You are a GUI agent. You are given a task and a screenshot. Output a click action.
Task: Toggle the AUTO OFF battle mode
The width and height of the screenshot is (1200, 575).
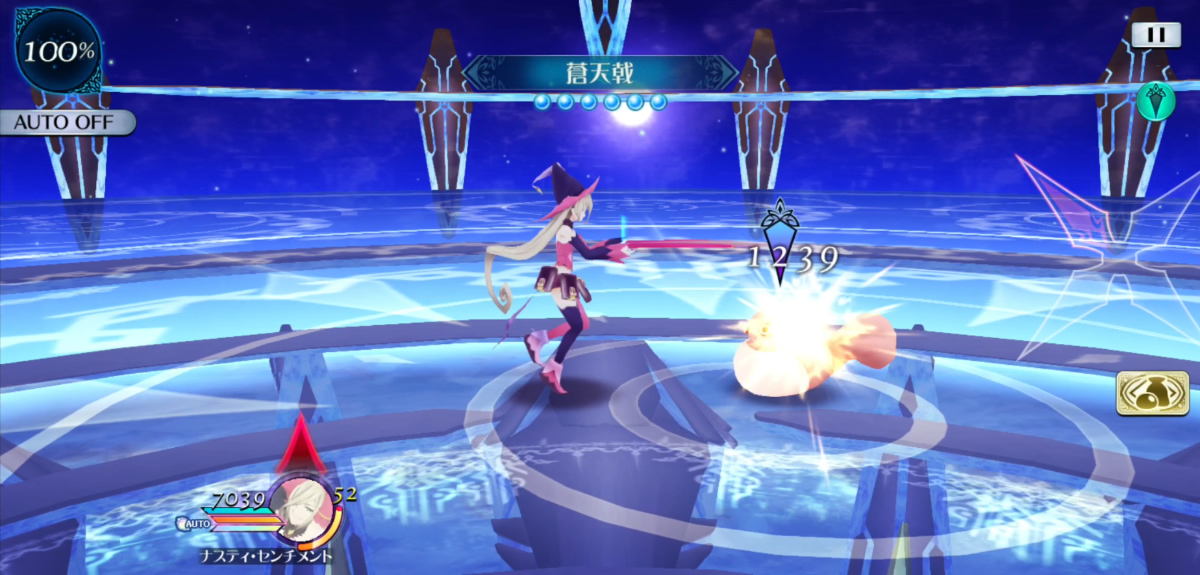click(66, 123)
